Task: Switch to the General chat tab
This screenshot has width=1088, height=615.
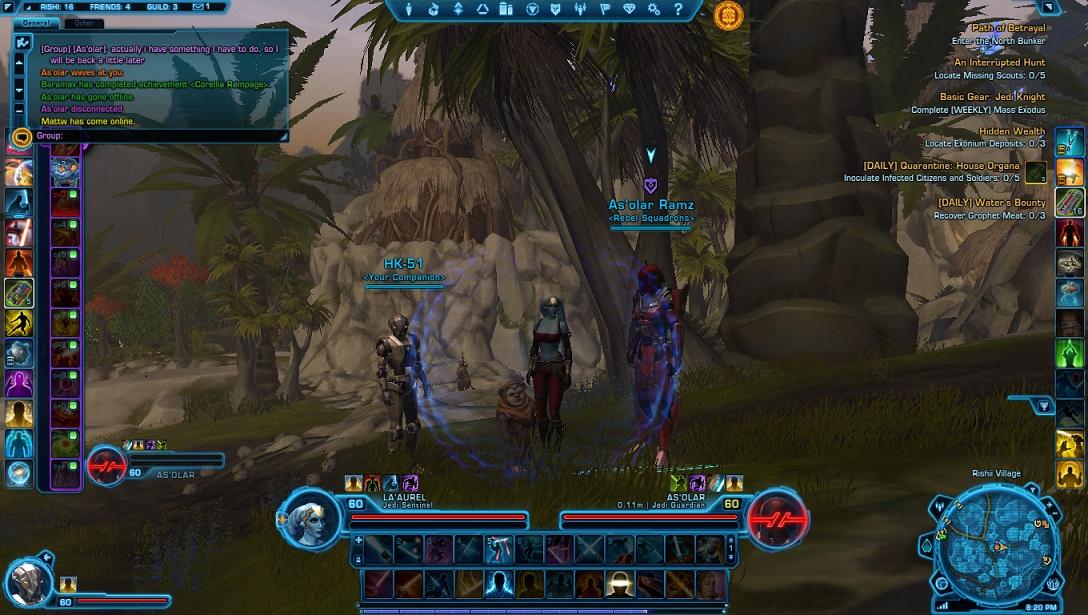Action: (37, 22)
